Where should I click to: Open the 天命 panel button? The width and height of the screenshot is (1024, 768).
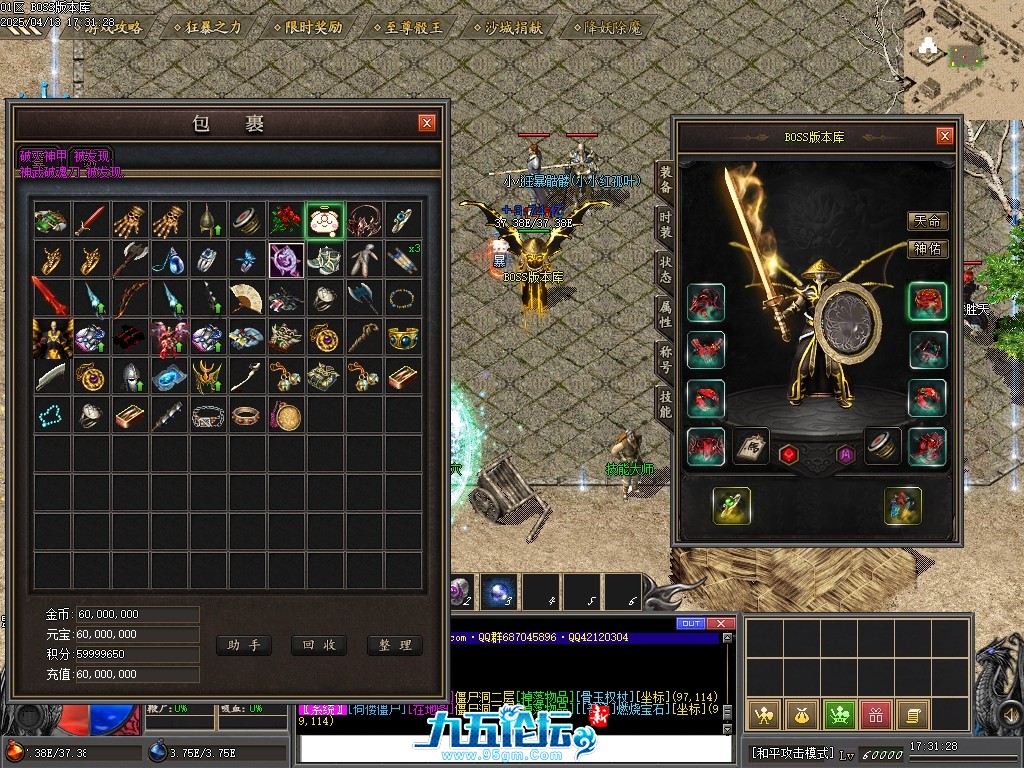pyautogui.click(x=927, y=221)
